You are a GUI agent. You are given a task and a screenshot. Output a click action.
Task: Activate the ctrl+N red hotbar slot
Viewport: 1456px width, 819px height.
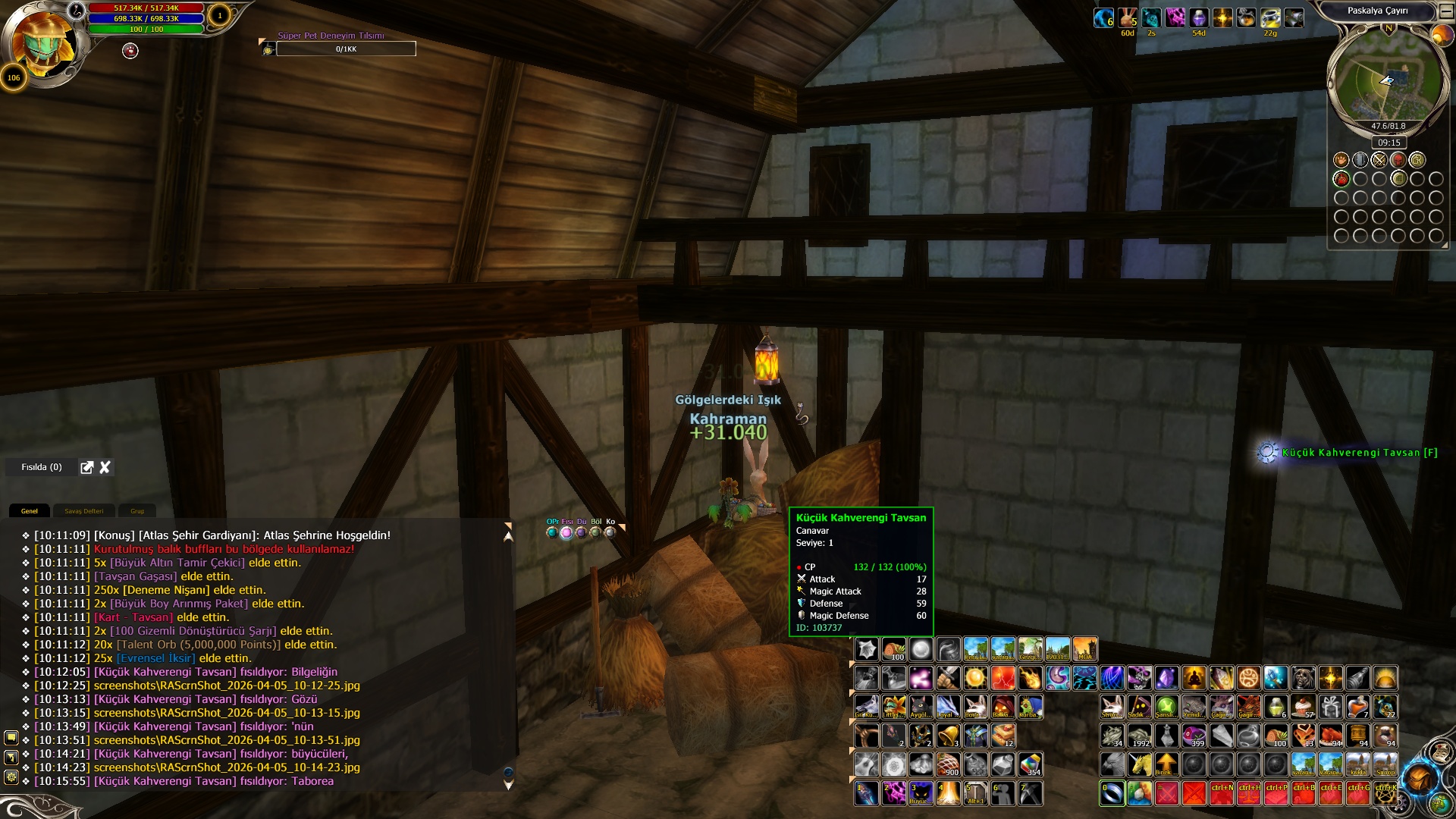tap(1222, 793)
